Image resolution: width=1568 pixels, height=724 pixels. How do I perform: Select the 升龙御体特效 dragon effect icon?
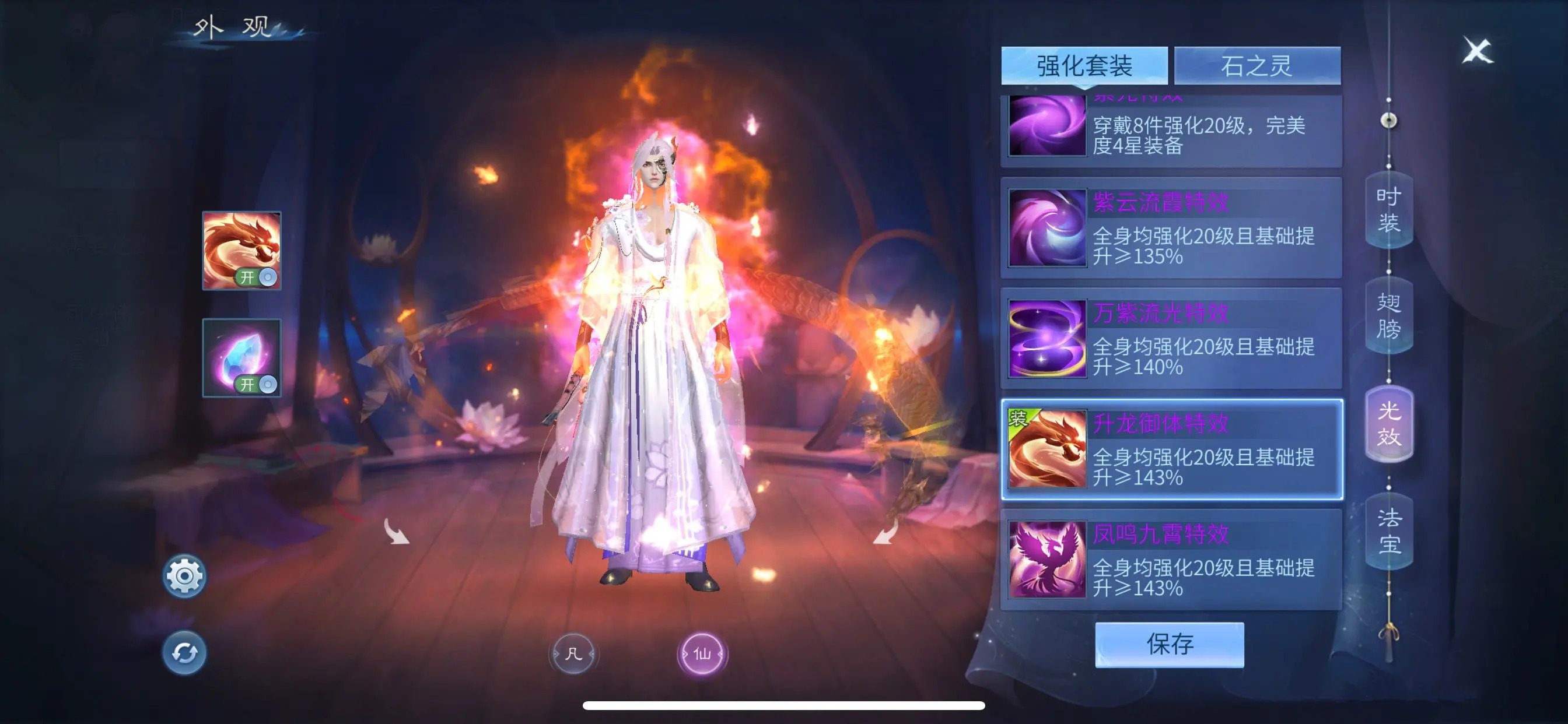click(x=1048, y=448)
